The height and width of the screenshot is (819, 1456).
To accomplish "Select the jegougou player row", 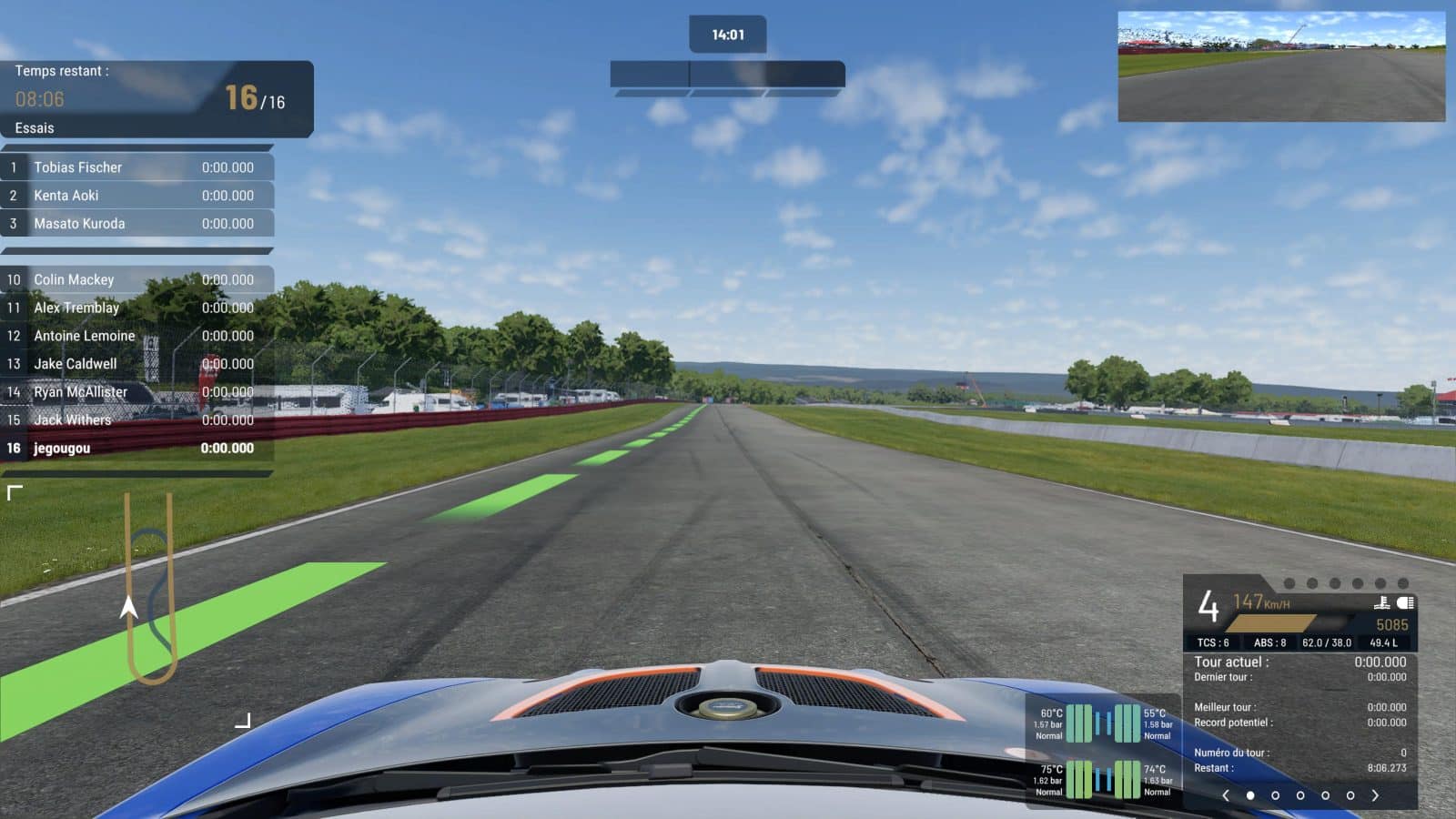I will (x=136, y=449).
